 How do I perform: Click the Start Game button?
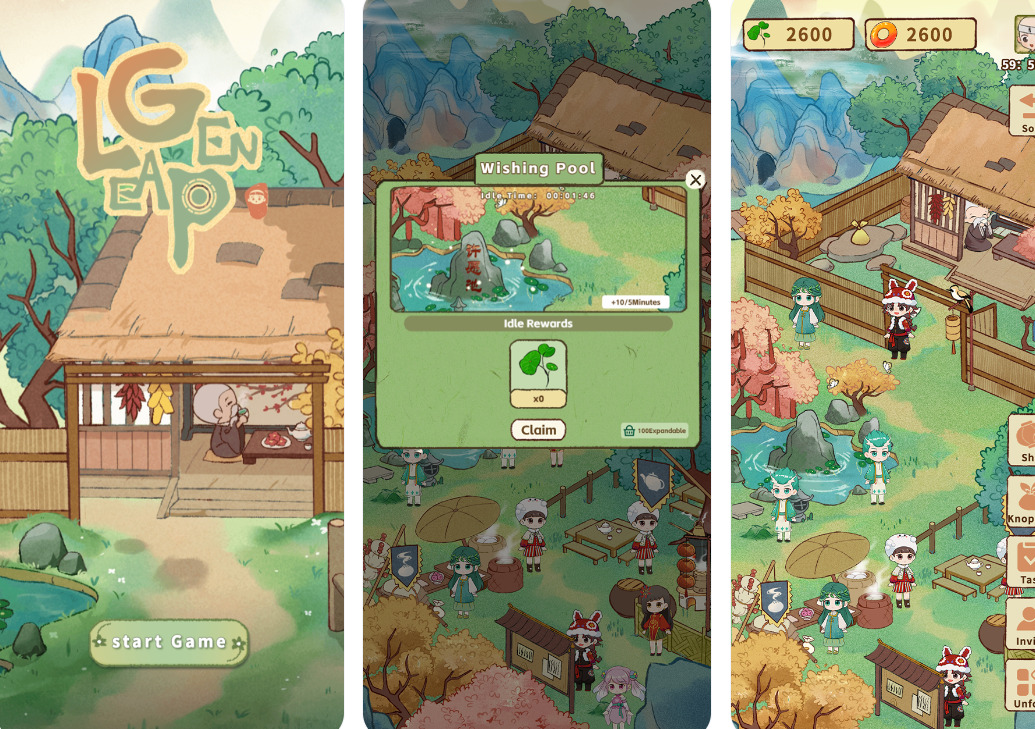click(169, 642)
